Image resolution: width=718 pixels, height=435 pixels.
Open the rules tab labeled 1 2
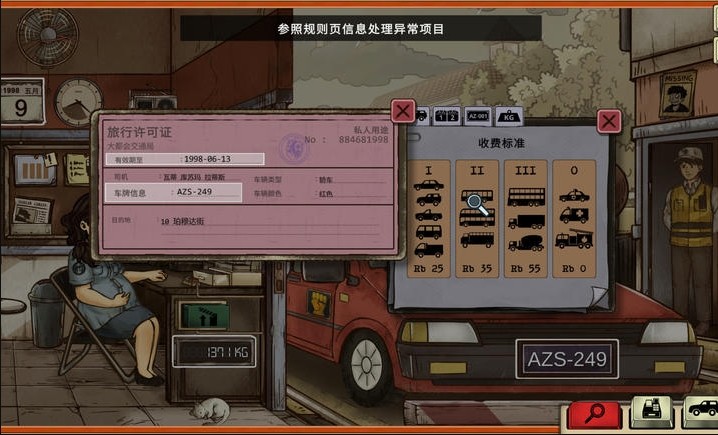click(446, 116)
